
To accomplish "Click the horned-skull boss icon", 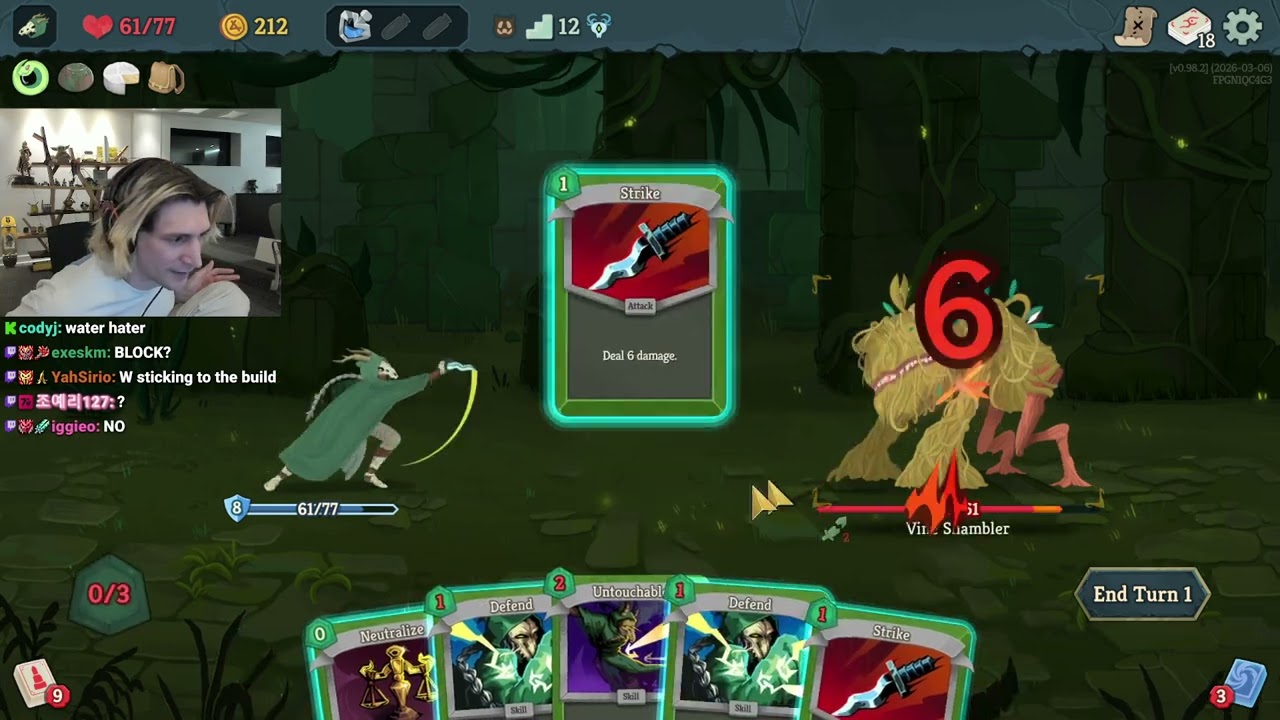I will coord(599,27).
